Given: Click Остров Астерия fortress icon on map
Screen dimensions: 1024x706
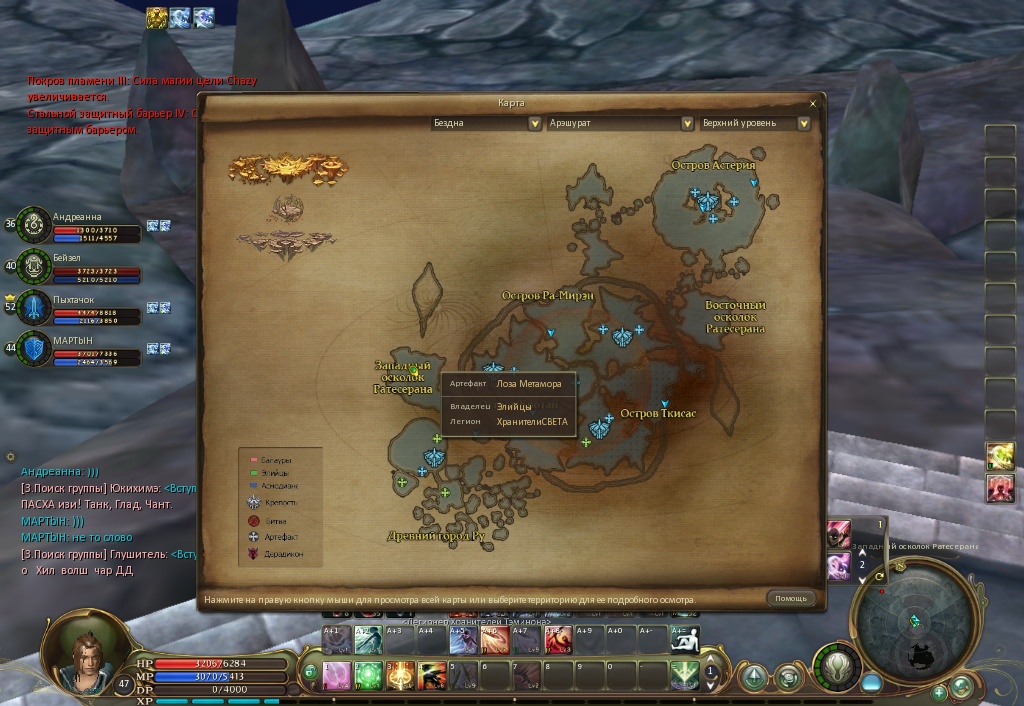Looking at the screenshot, I should 708,202.
